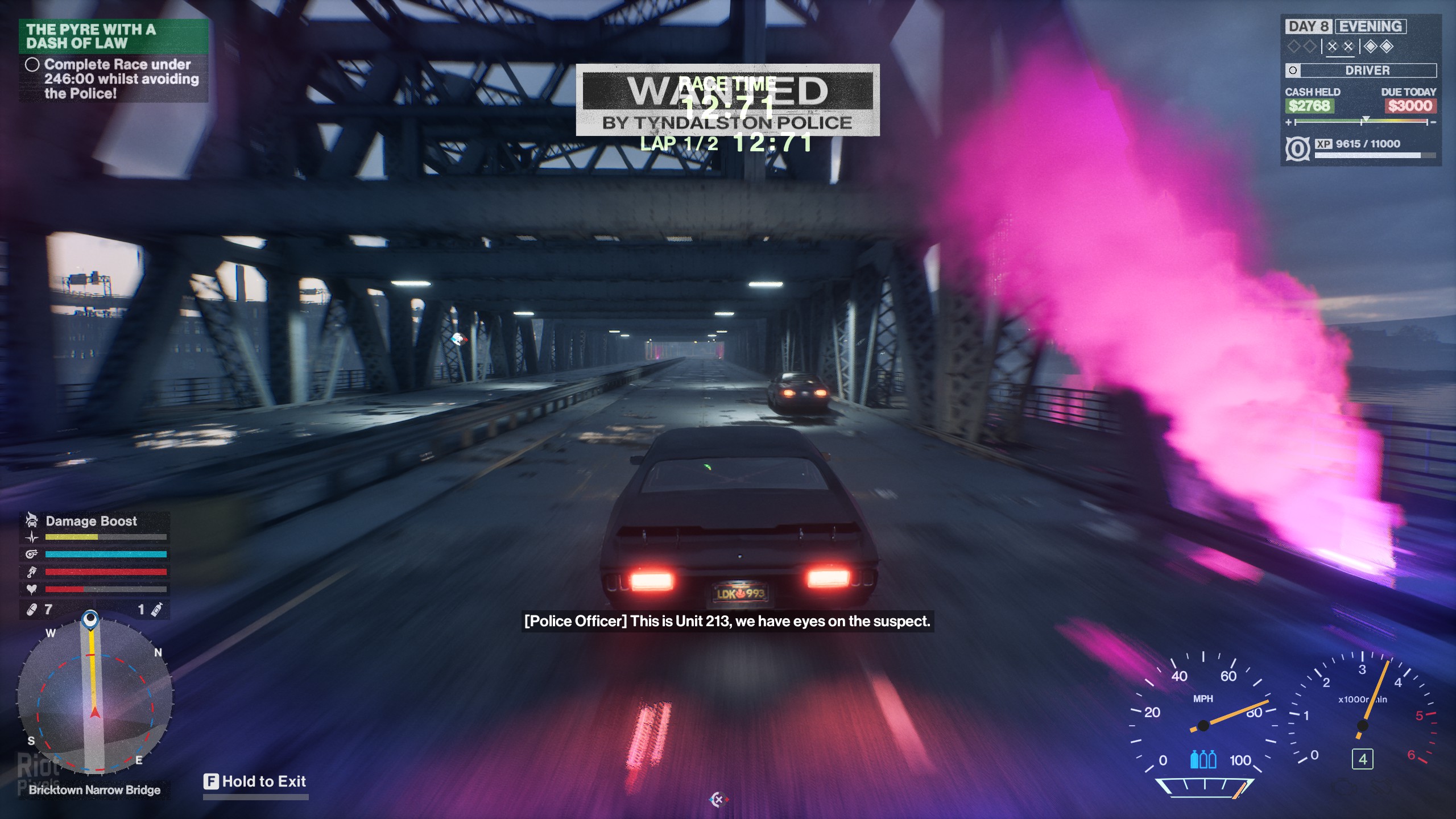Use the repair kit item showing 7
The image size is (1456, 819).
32,610
